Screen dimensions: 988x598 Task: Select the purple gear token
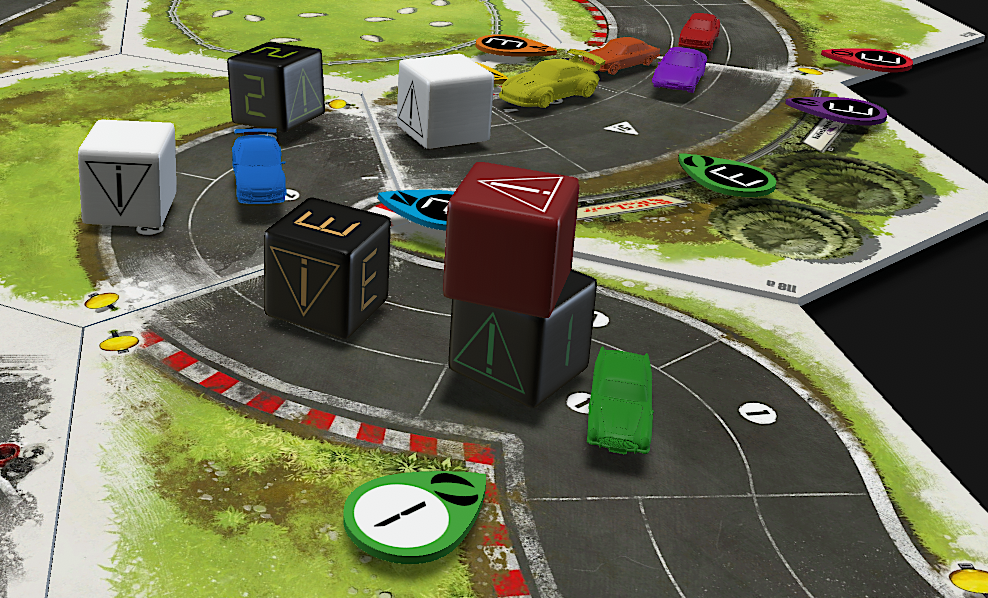pyautogui.click(x=836, y=109)
